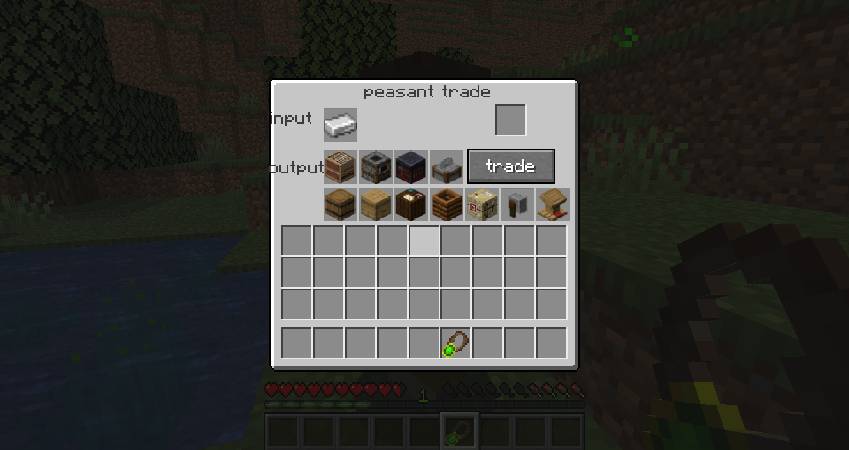
Task: Choose the gray stone slab on wood output
Action: [446, 166]
